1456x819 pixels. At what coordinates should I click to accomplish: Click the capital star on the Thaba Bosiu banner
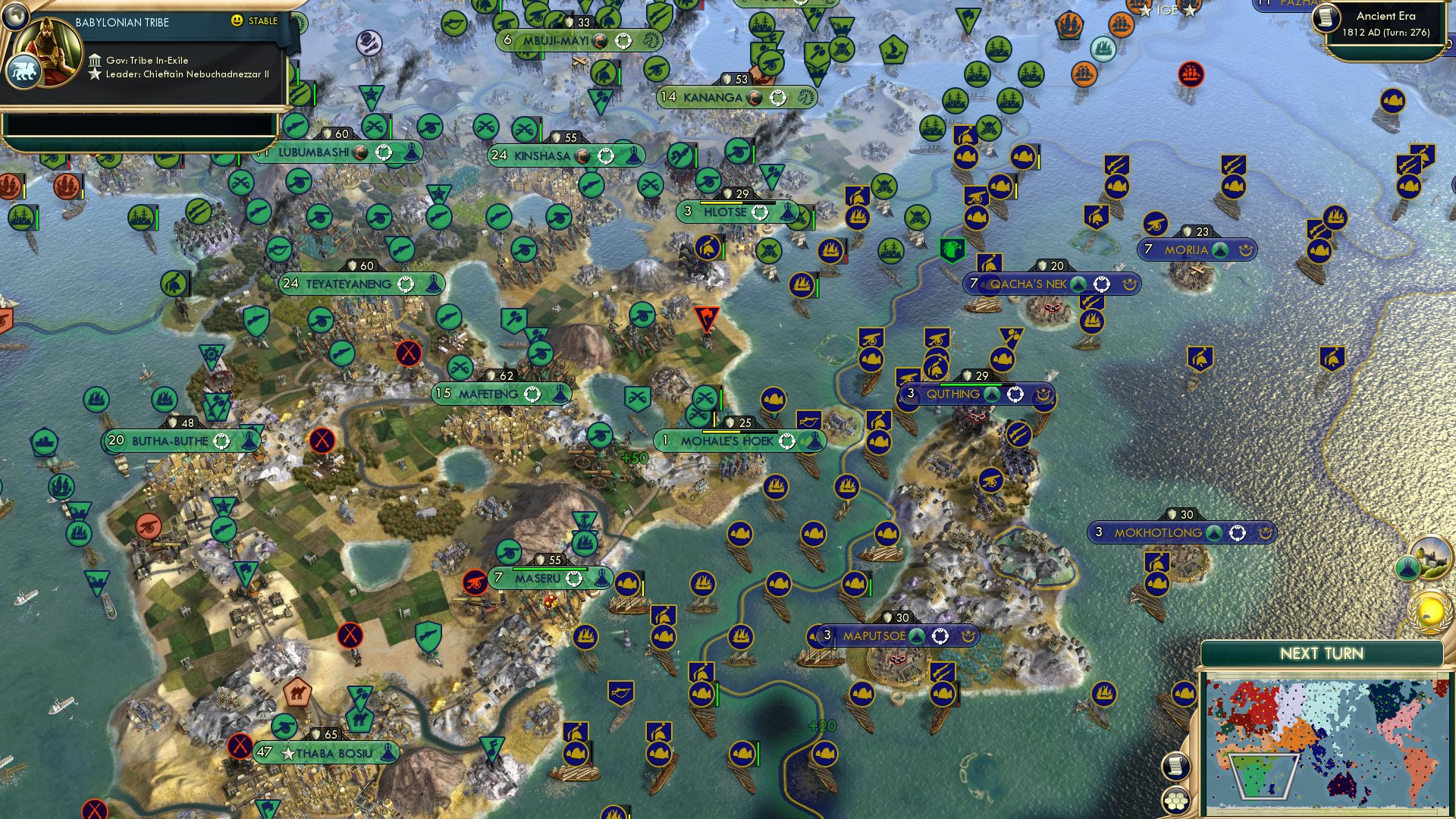pyautogui.click(x=287, y=753)
